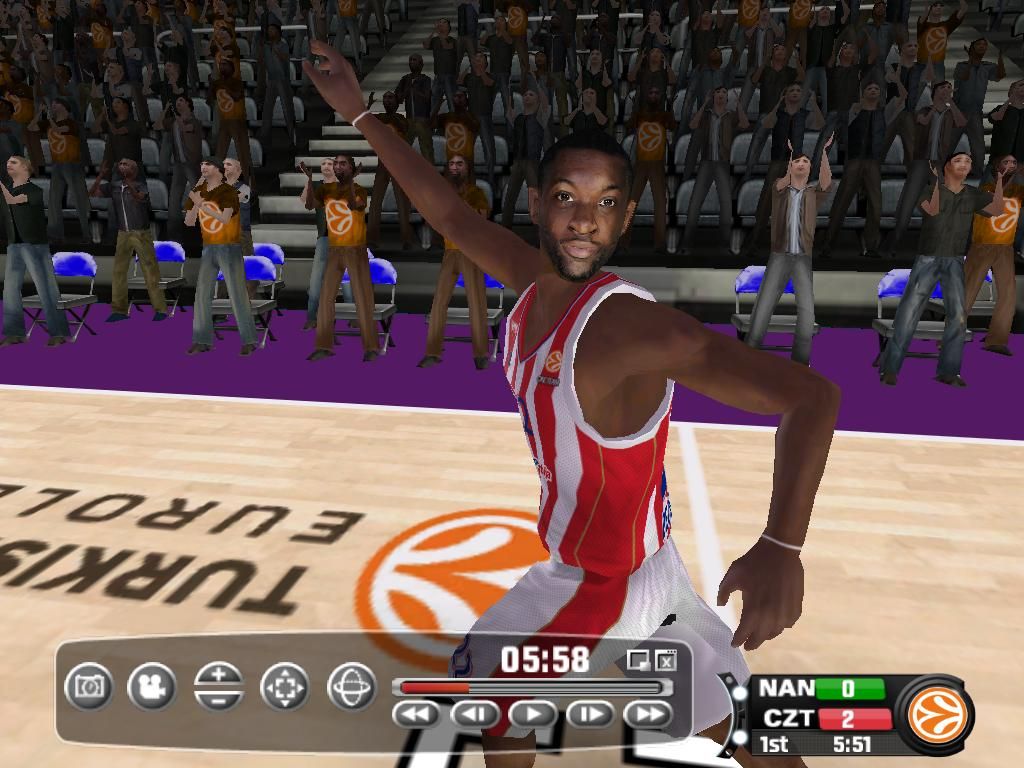Screen dimensions: 1024x768
Task: Activate the orbit camera rotate icon
Action: pyautogui.click(x=351, y=687)
